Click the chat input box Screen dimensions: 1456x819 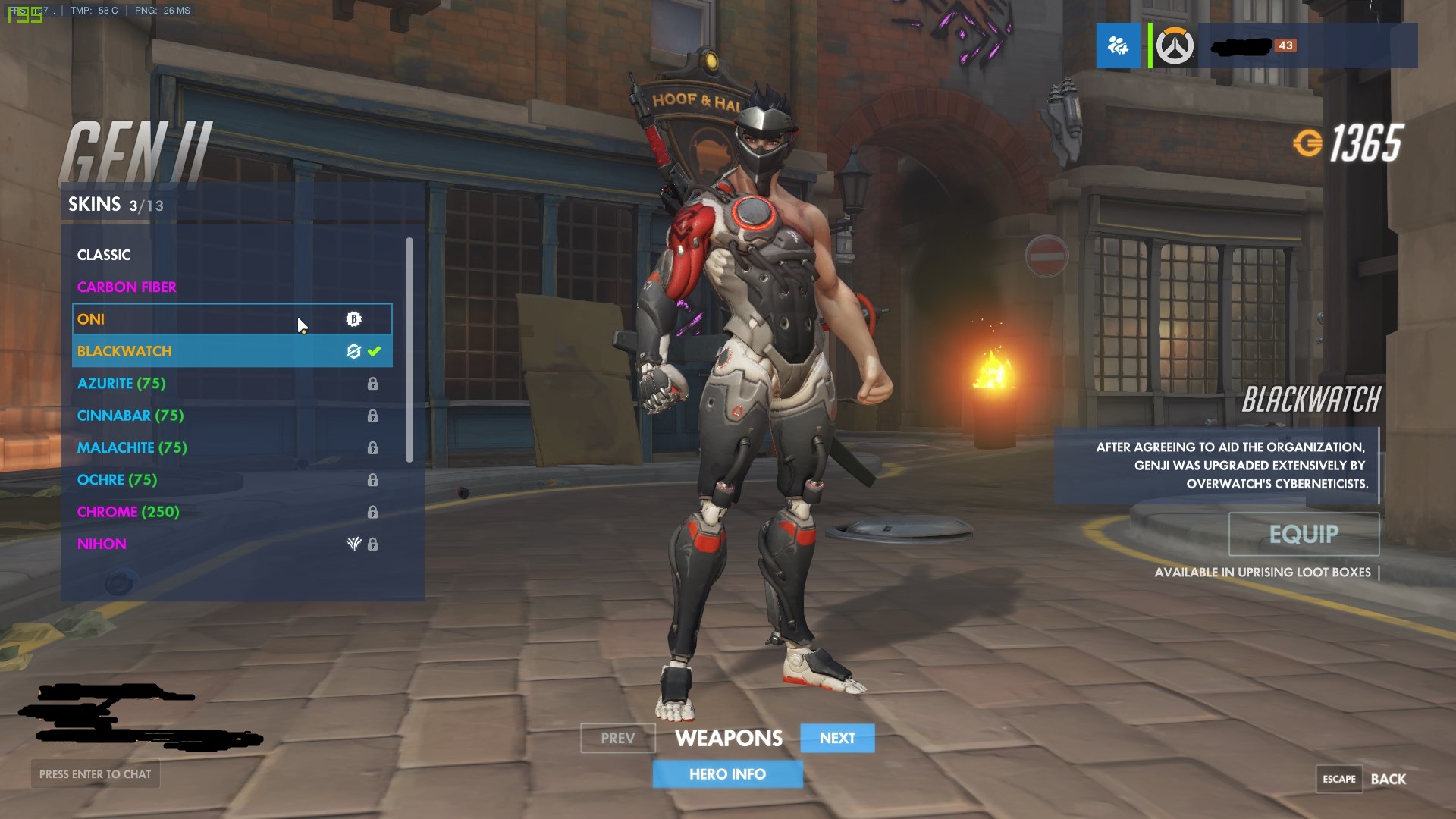click(x=96, y=774)
